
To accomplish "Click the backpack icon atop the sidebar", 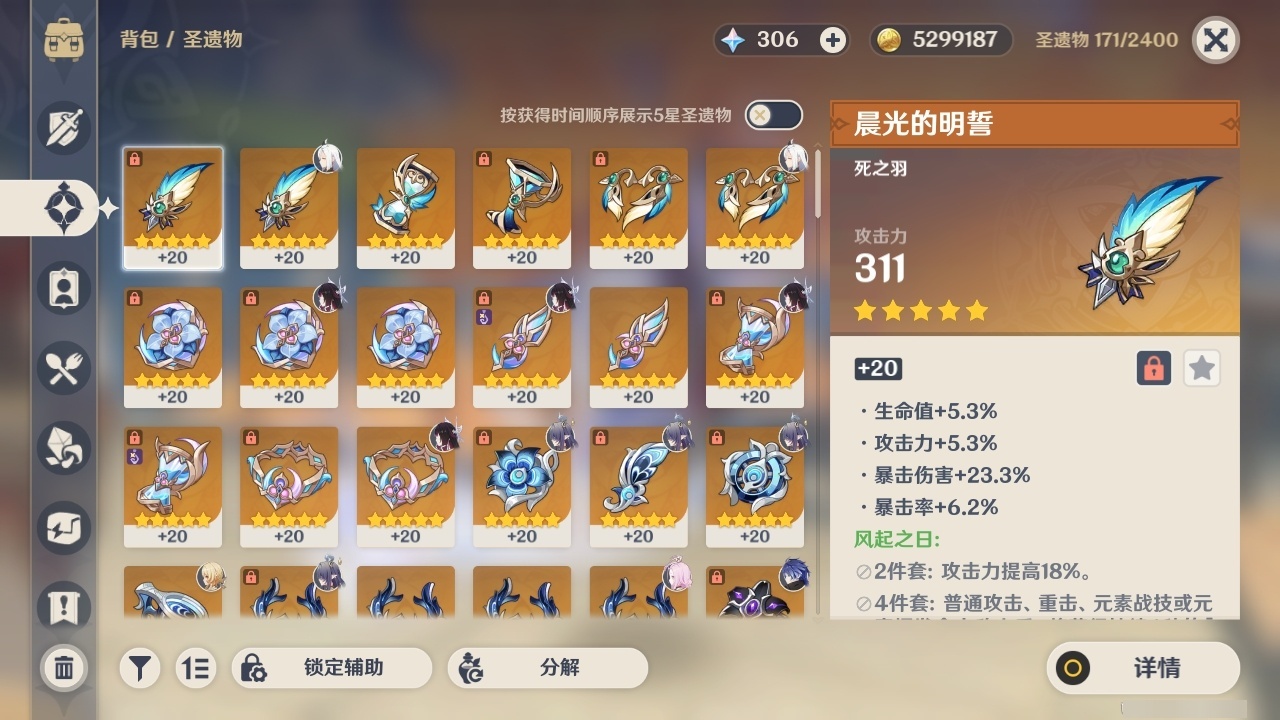I will coord(63,40).
